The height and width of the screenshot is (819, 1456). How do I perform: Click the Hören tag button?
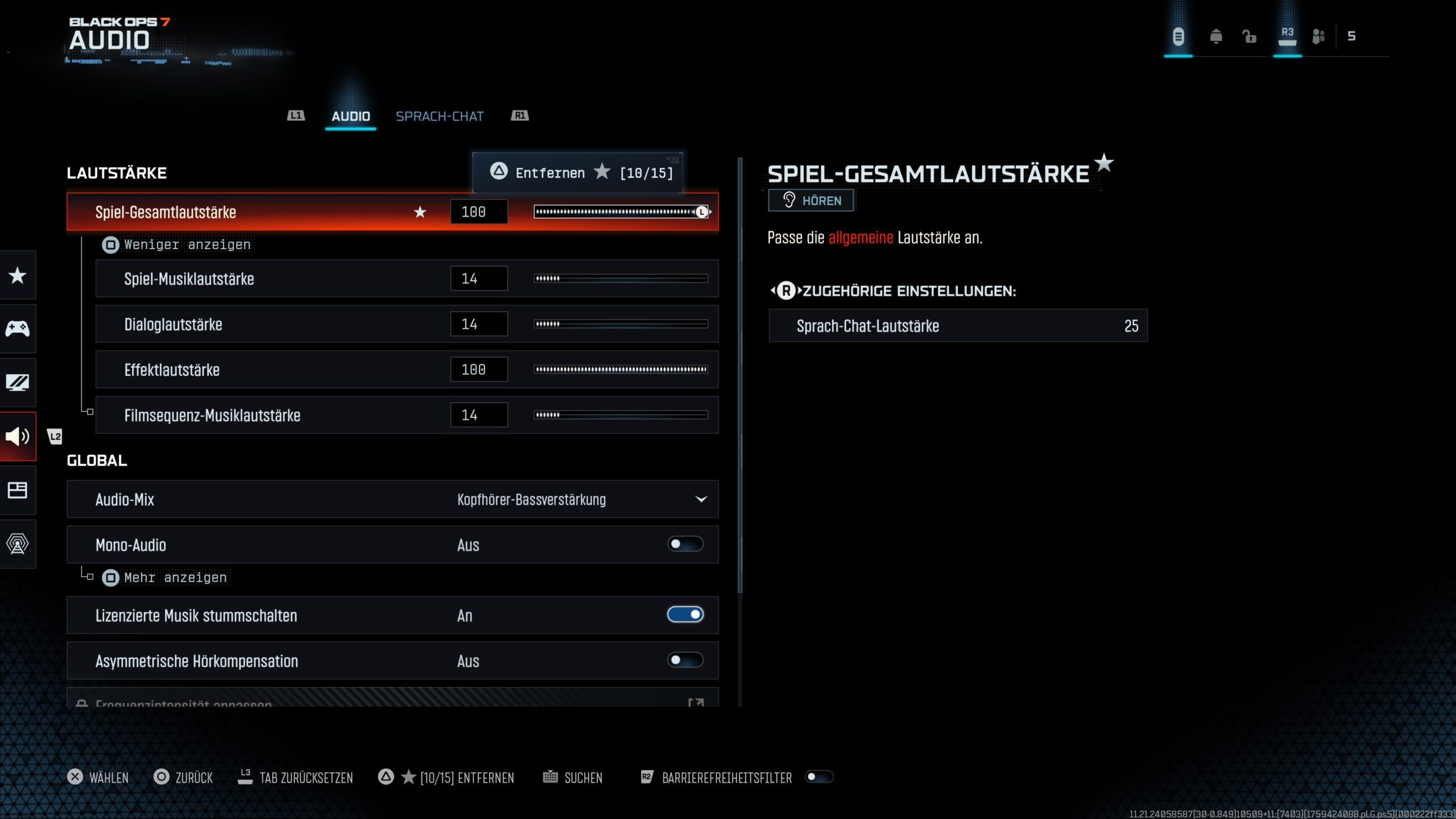click(810, 201)
